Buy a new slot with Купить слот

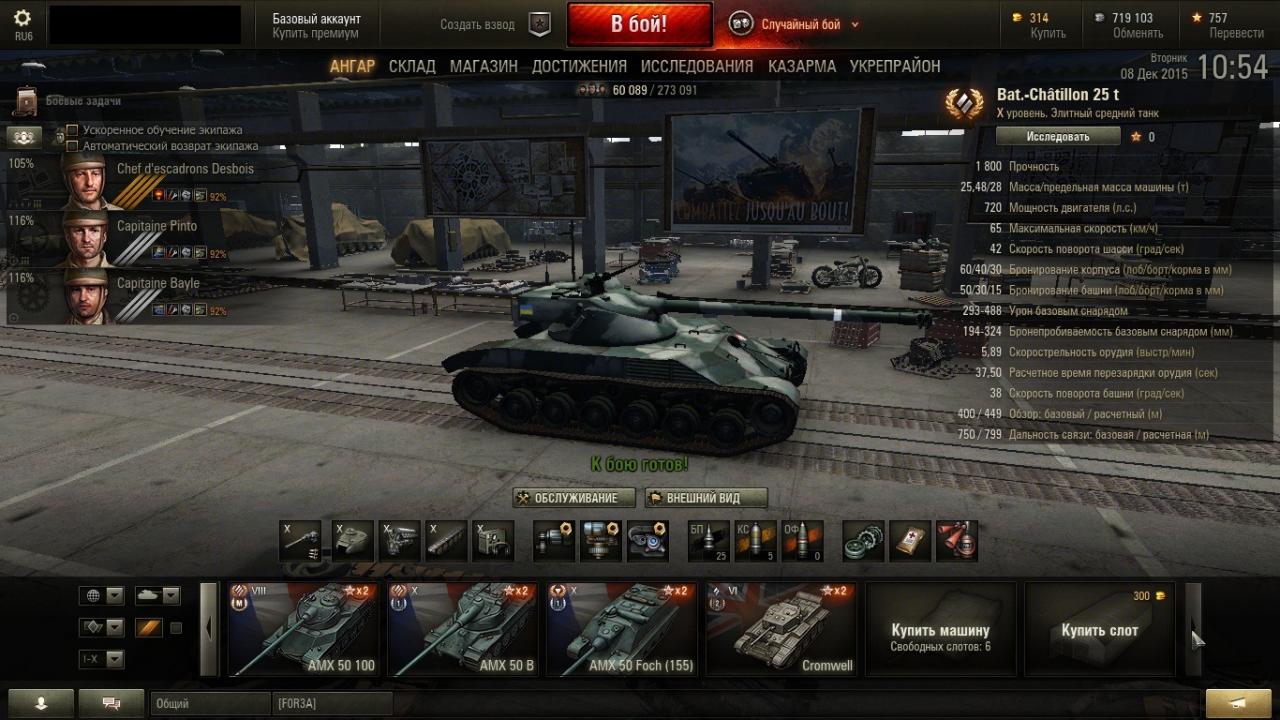(x=1100, y=630)
